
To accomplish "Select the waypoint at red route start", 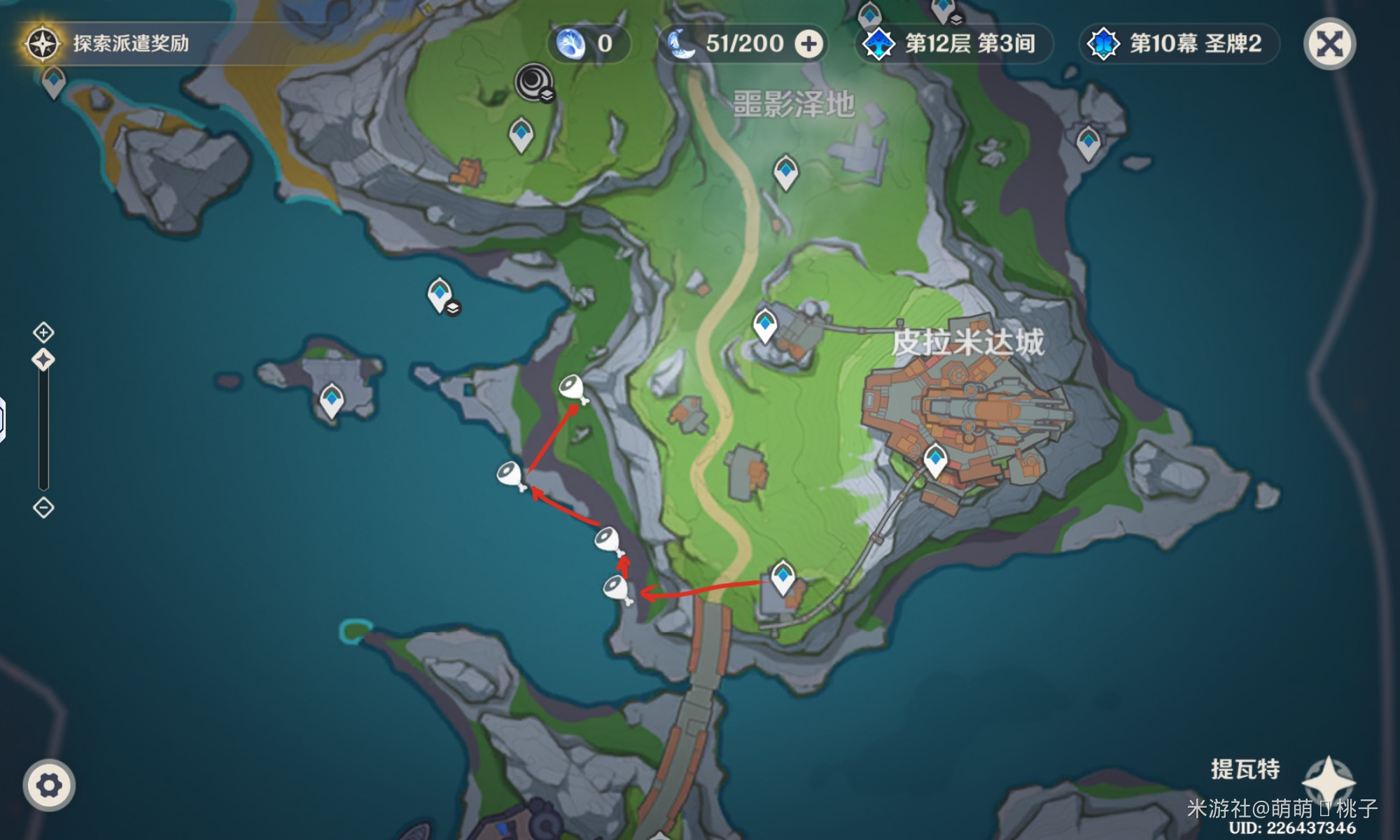I will [782, 577].
